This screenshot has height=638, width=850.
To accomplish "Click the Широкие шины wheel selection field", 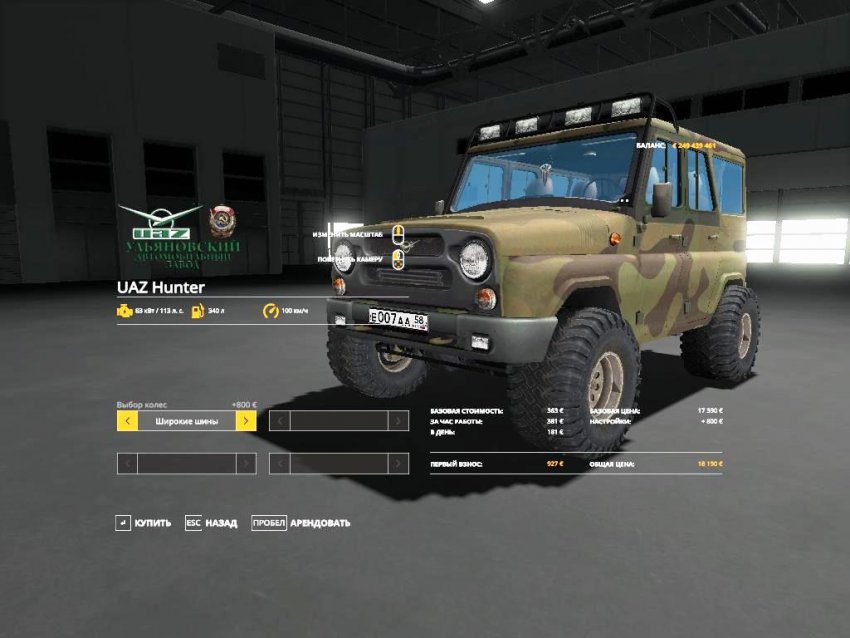I will (x=187, y=421).
